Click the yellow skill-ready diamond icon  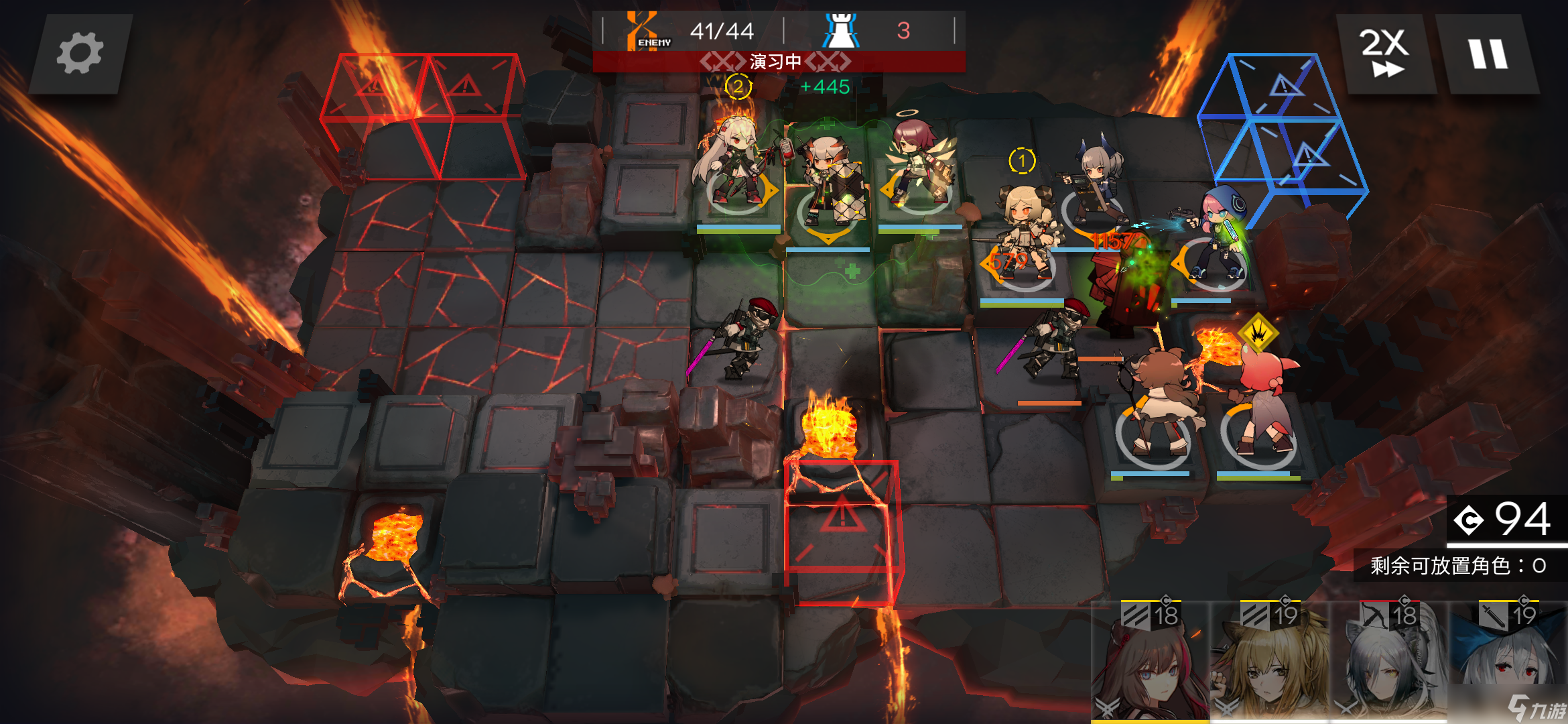1258,332
